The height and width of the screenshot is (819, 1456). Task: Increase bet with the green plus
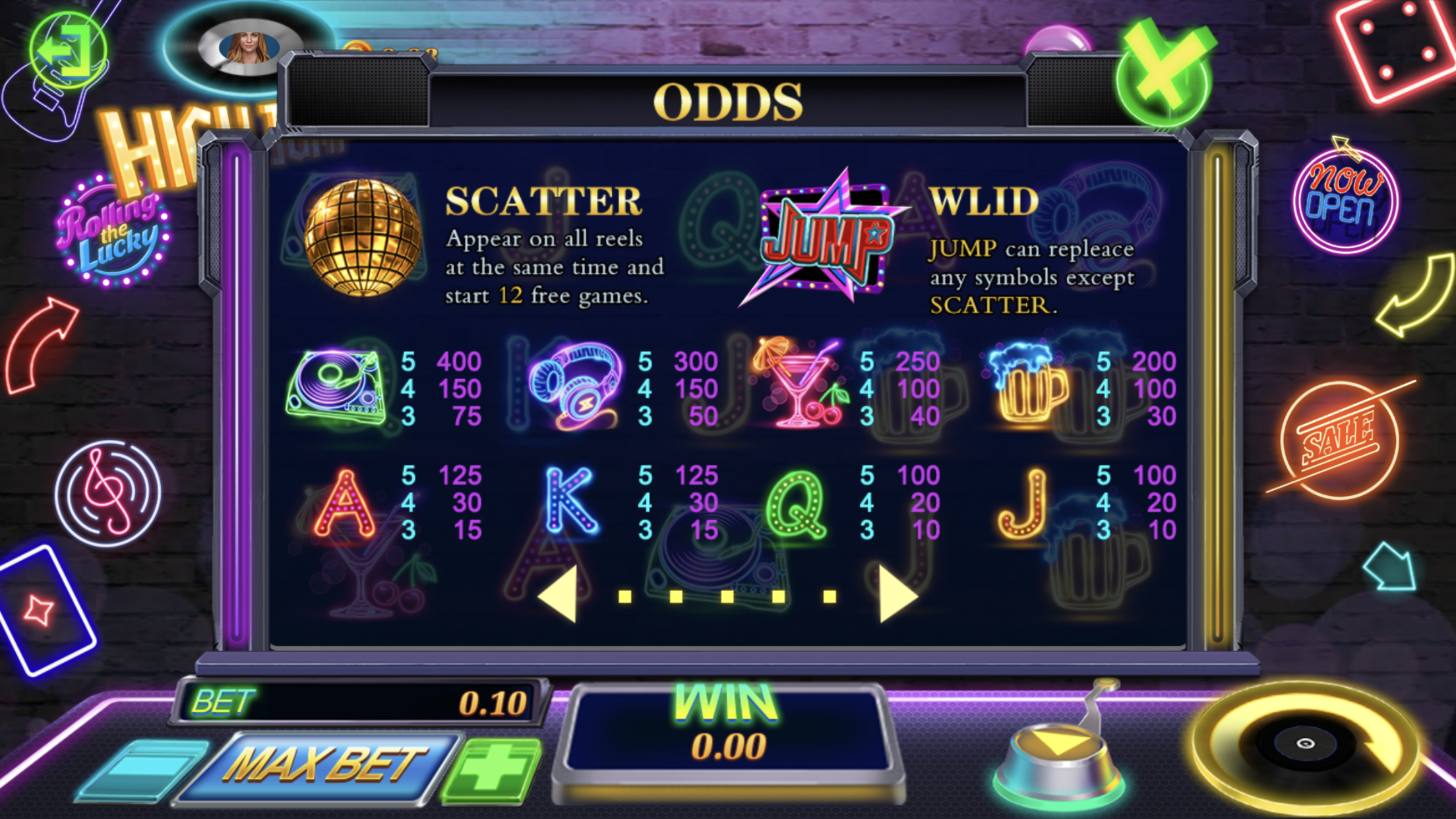[493, 769]
